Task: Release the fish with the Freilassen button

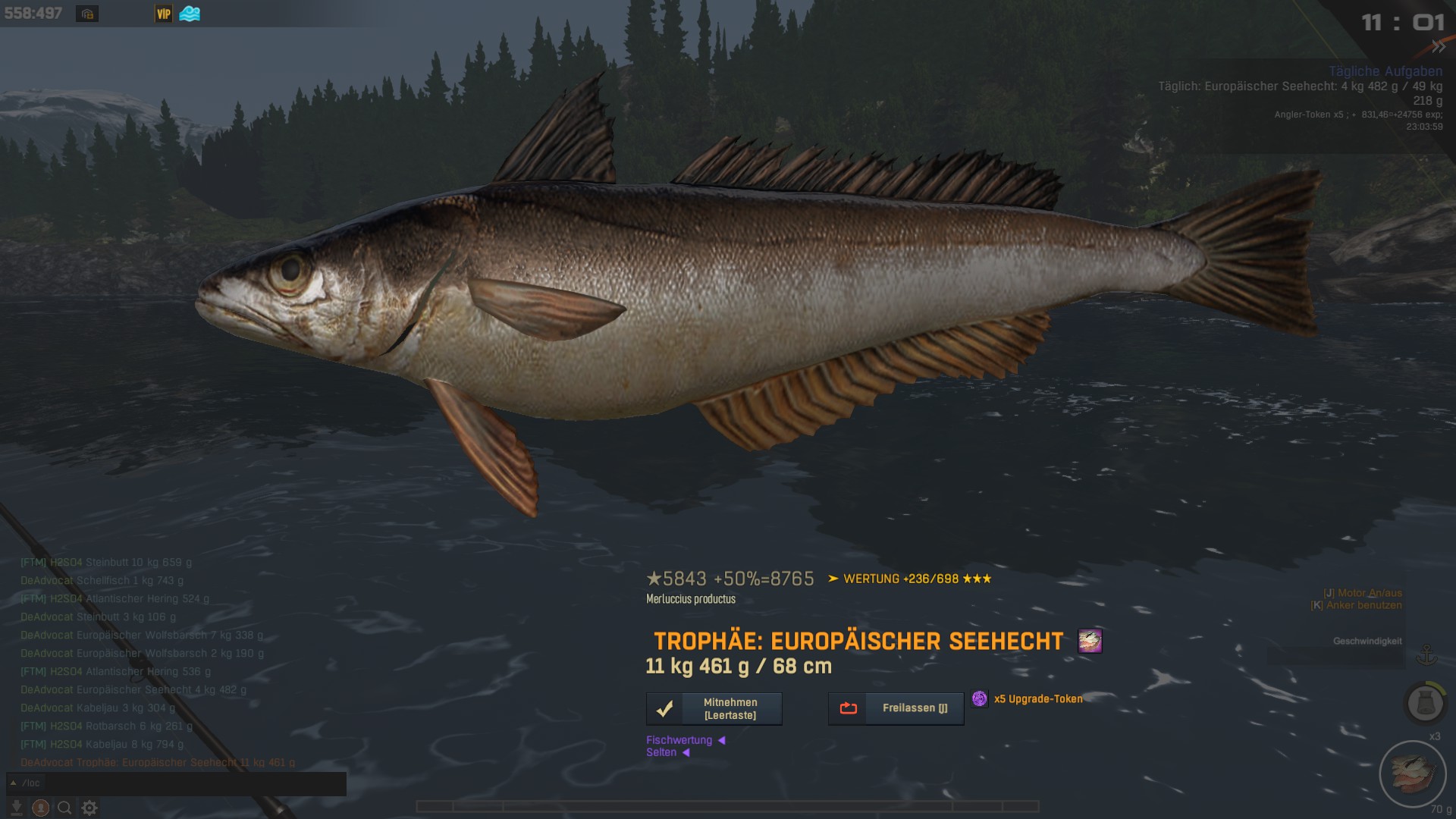Action: click(896, 709)
